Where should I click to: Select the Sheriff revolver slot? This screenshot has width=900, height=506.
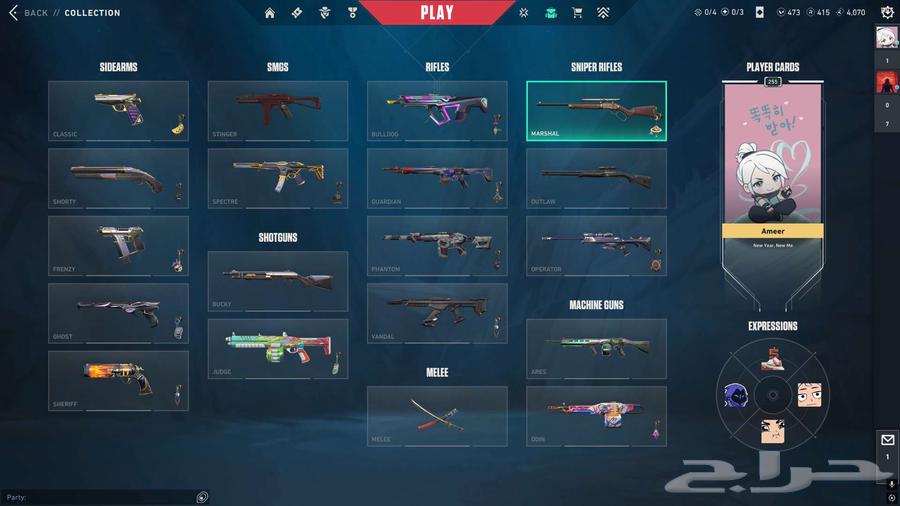pyautogui.click(x=117, y=380)
